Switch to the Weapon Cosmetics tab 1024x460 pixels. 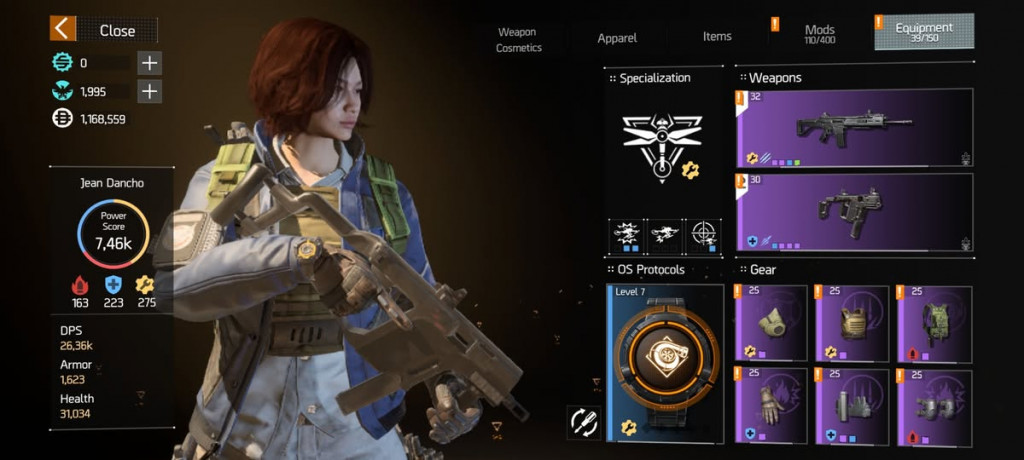pyautogui.click(x=518, y=40)
